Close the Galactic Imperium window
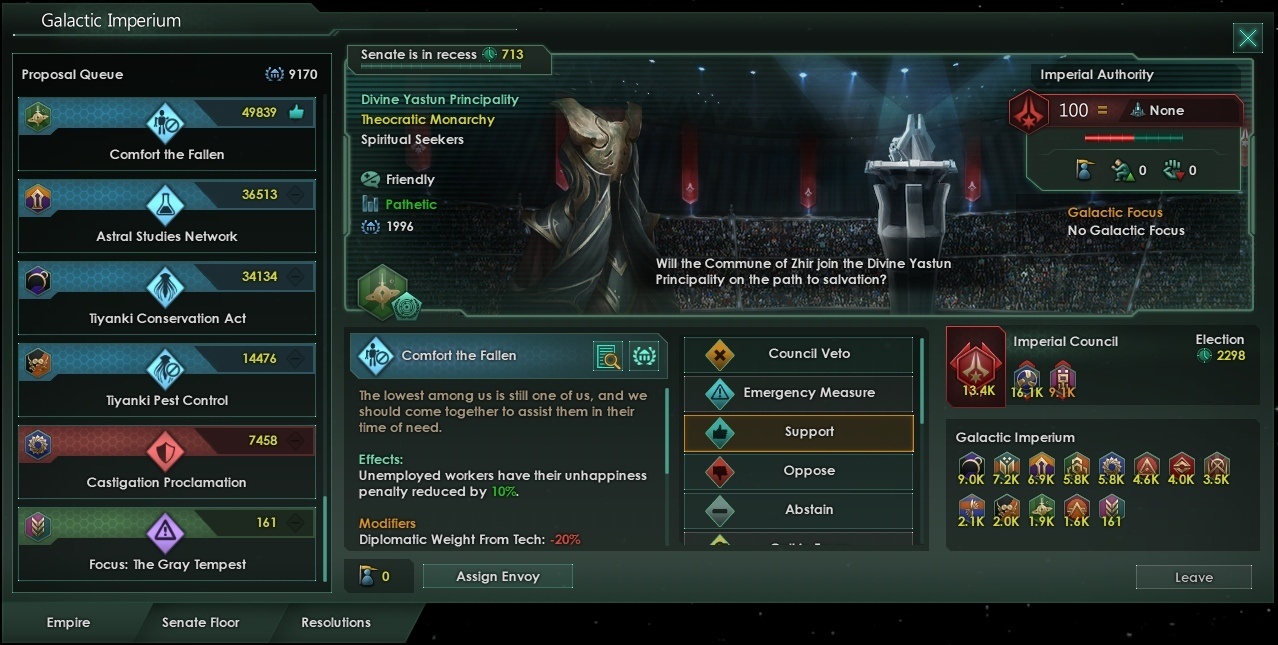 [1247, 39]
